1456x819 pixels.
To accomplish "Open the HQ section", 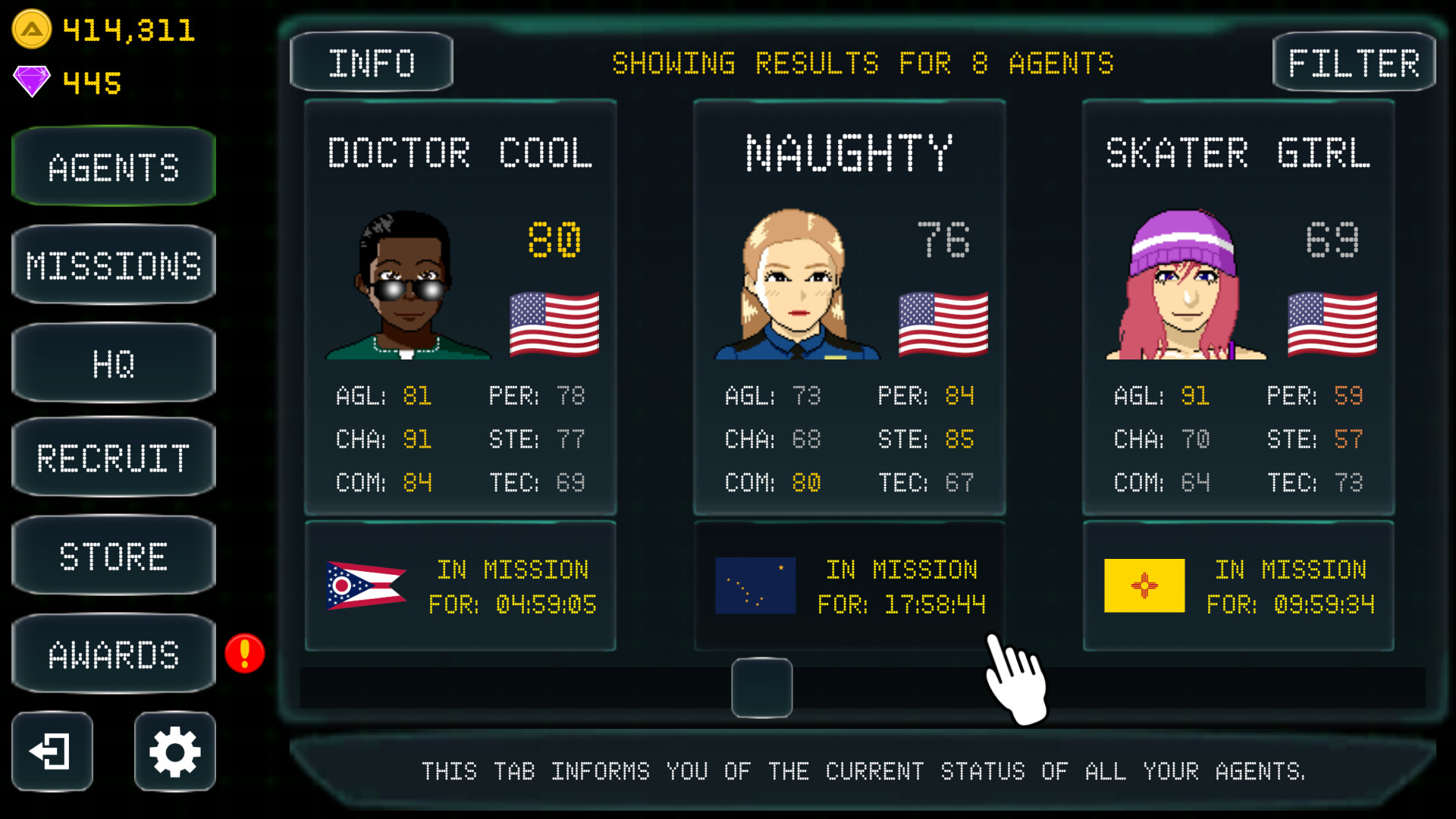I will (x=113, y=362).
